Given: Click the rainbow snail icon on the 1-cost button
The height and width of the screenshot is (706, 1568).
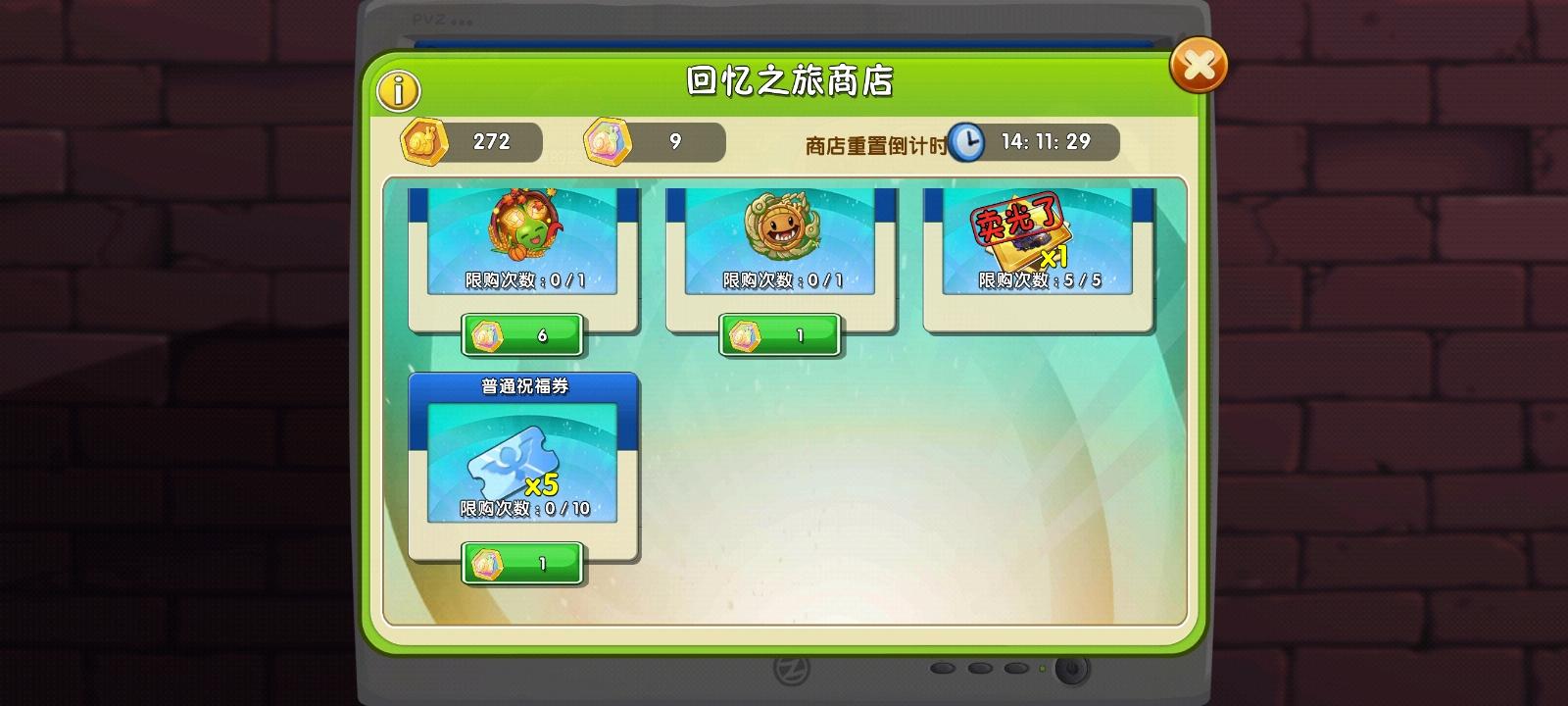Looking at the screenshot, I should [747, 332].
